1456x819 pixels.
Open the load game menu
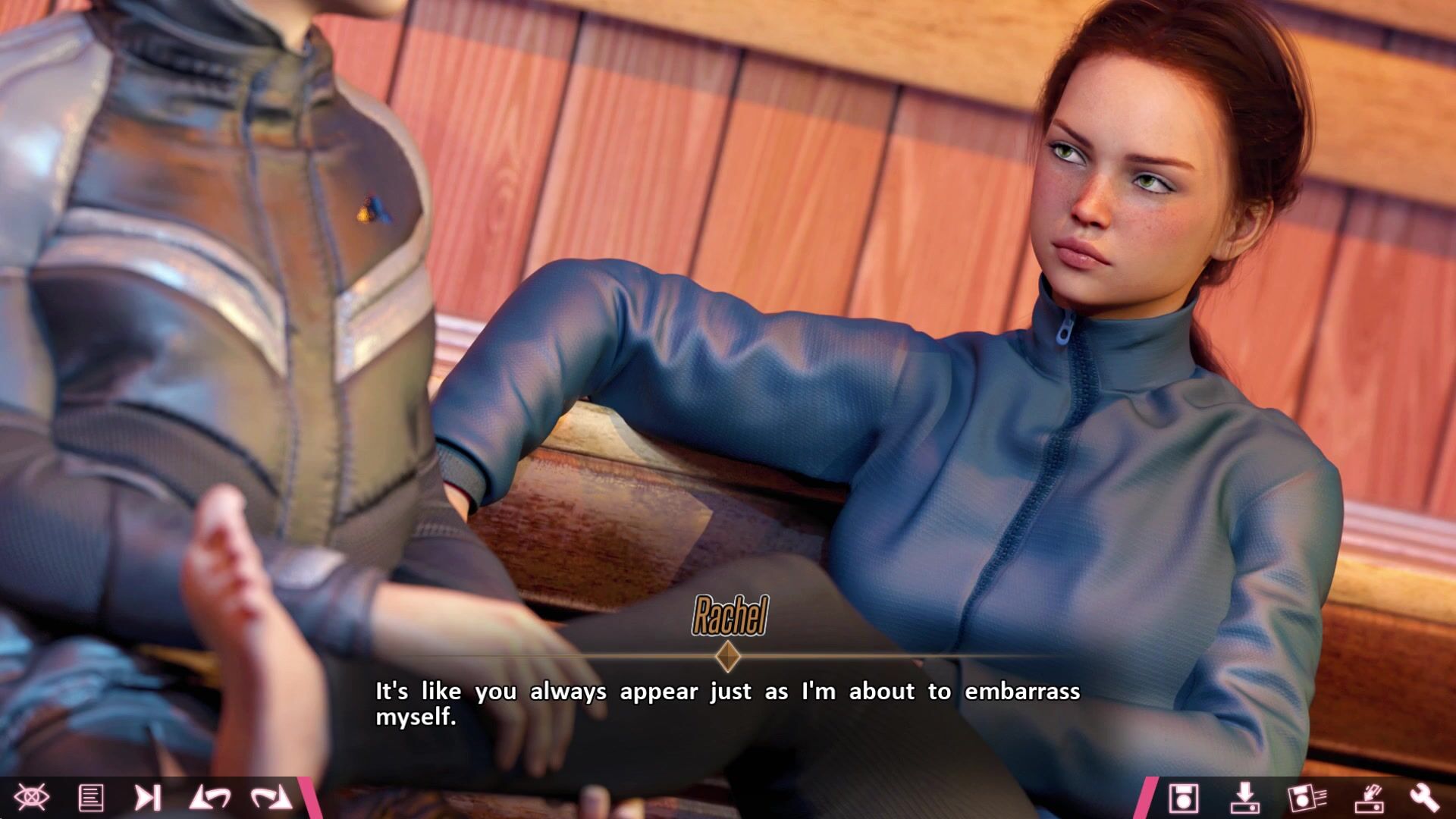click(x=1244, y=798)
